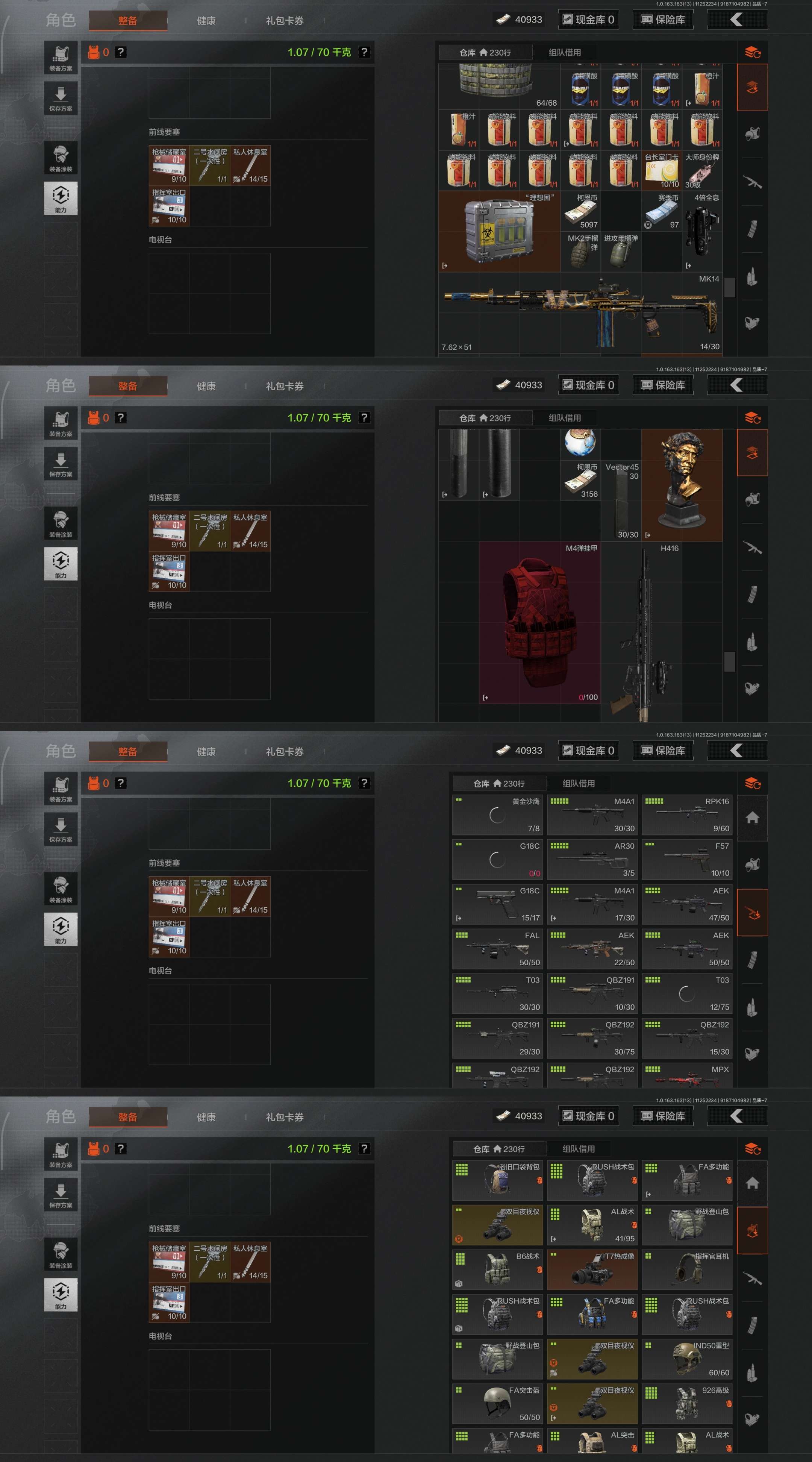The width and height of the screenshot is (812, 1462).
Task: Select the 老旧口袋背包 backpack tile
Action: (497, 1180)
